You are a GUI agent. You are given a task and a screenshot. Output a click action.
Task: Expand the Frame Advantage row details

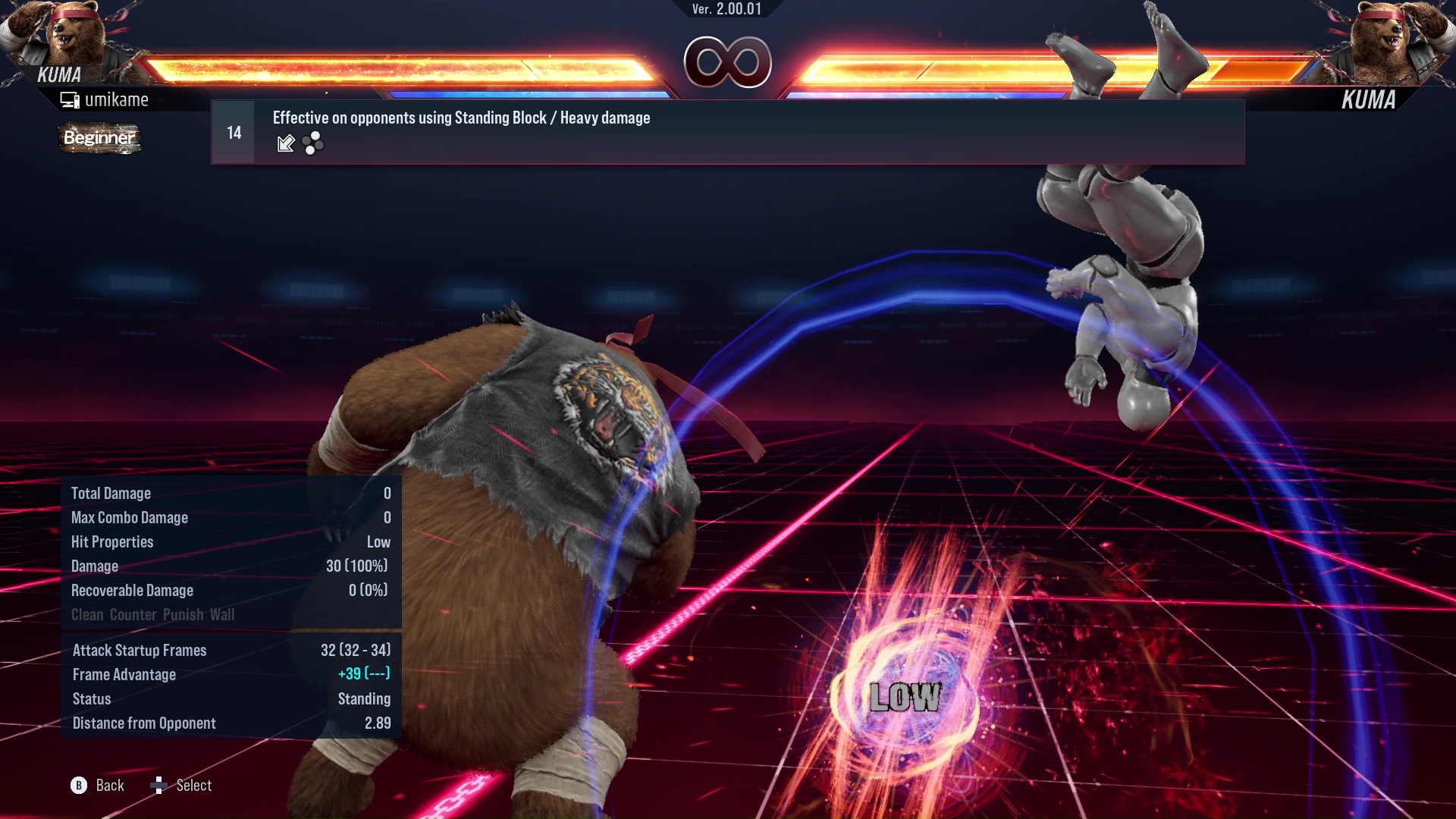point(227,674)
